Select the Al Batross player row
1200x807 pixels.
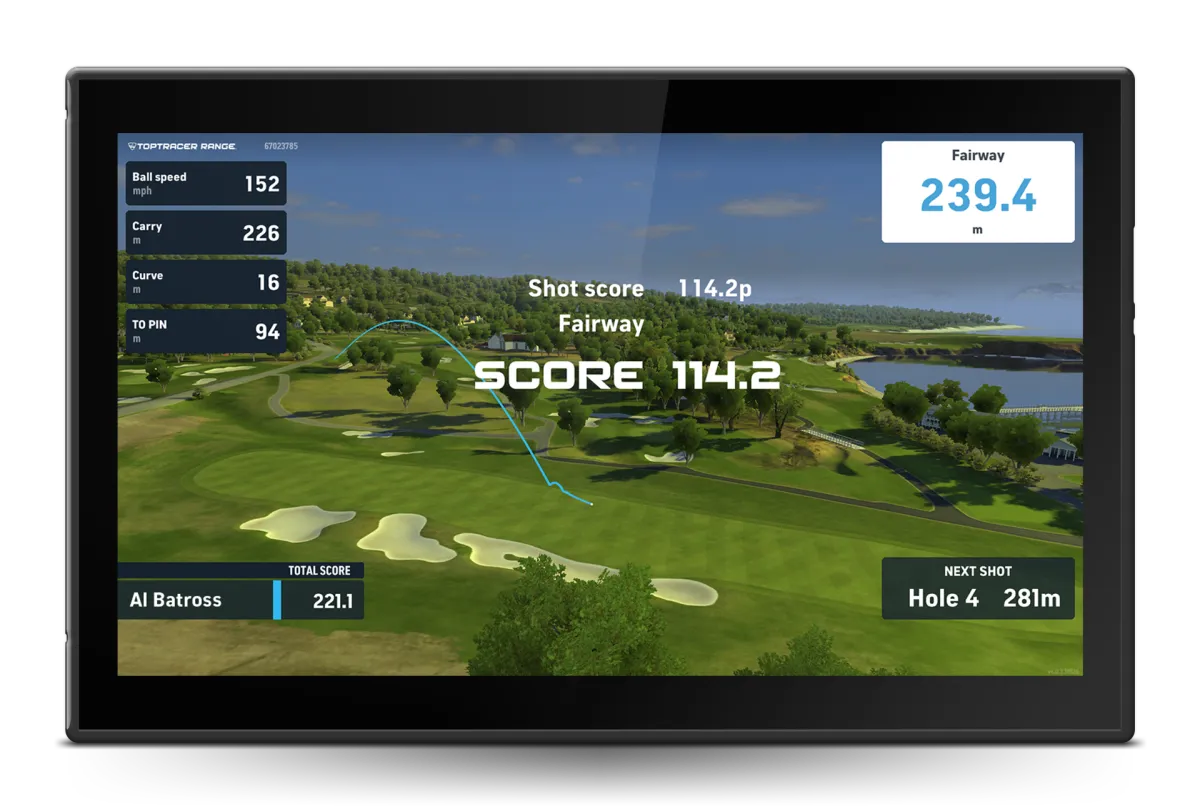pyautogui.click(x=240, y=600)
